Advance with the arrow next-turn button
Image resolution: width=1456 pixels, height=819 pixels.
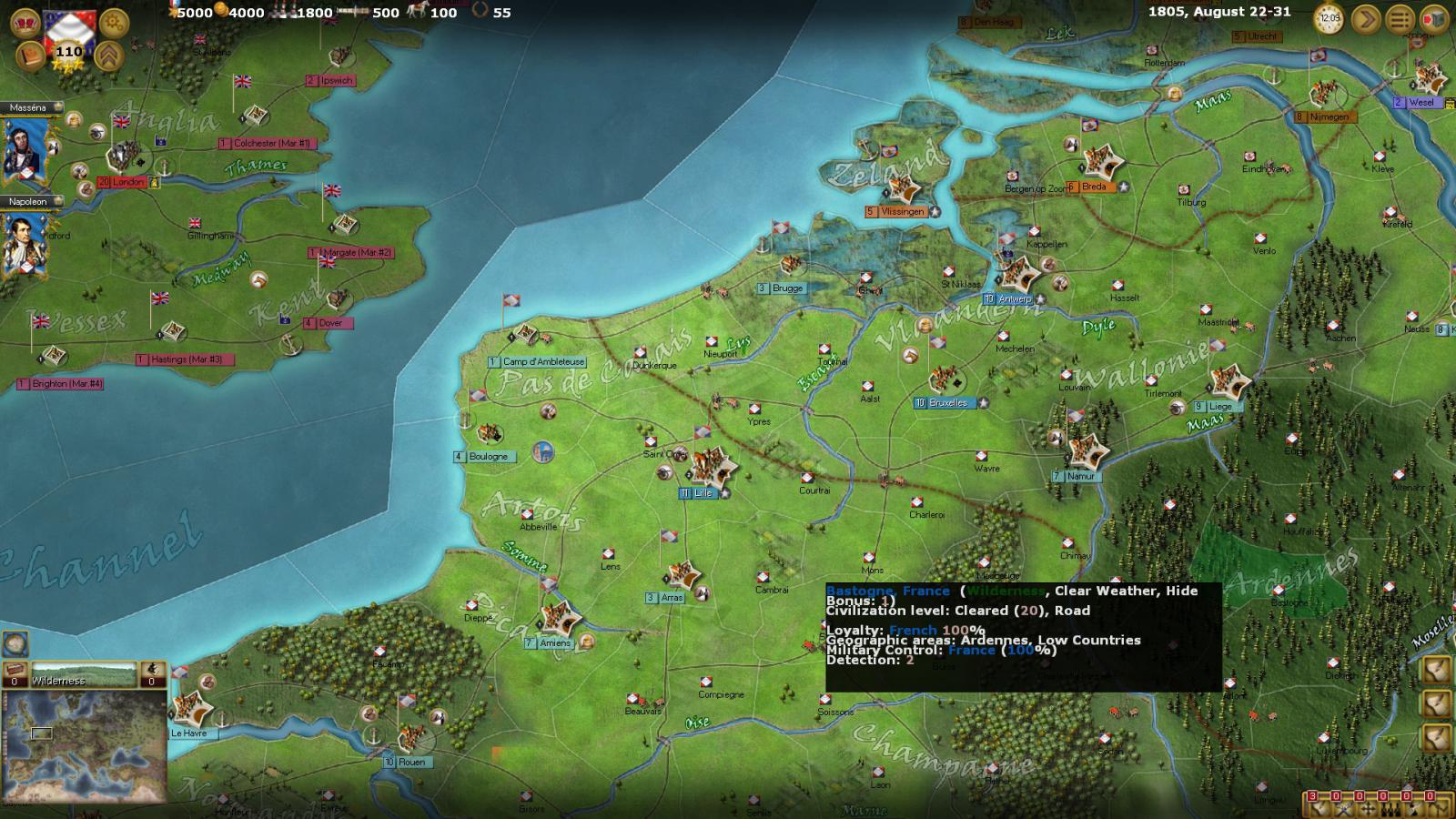(x=1365, y=19)
